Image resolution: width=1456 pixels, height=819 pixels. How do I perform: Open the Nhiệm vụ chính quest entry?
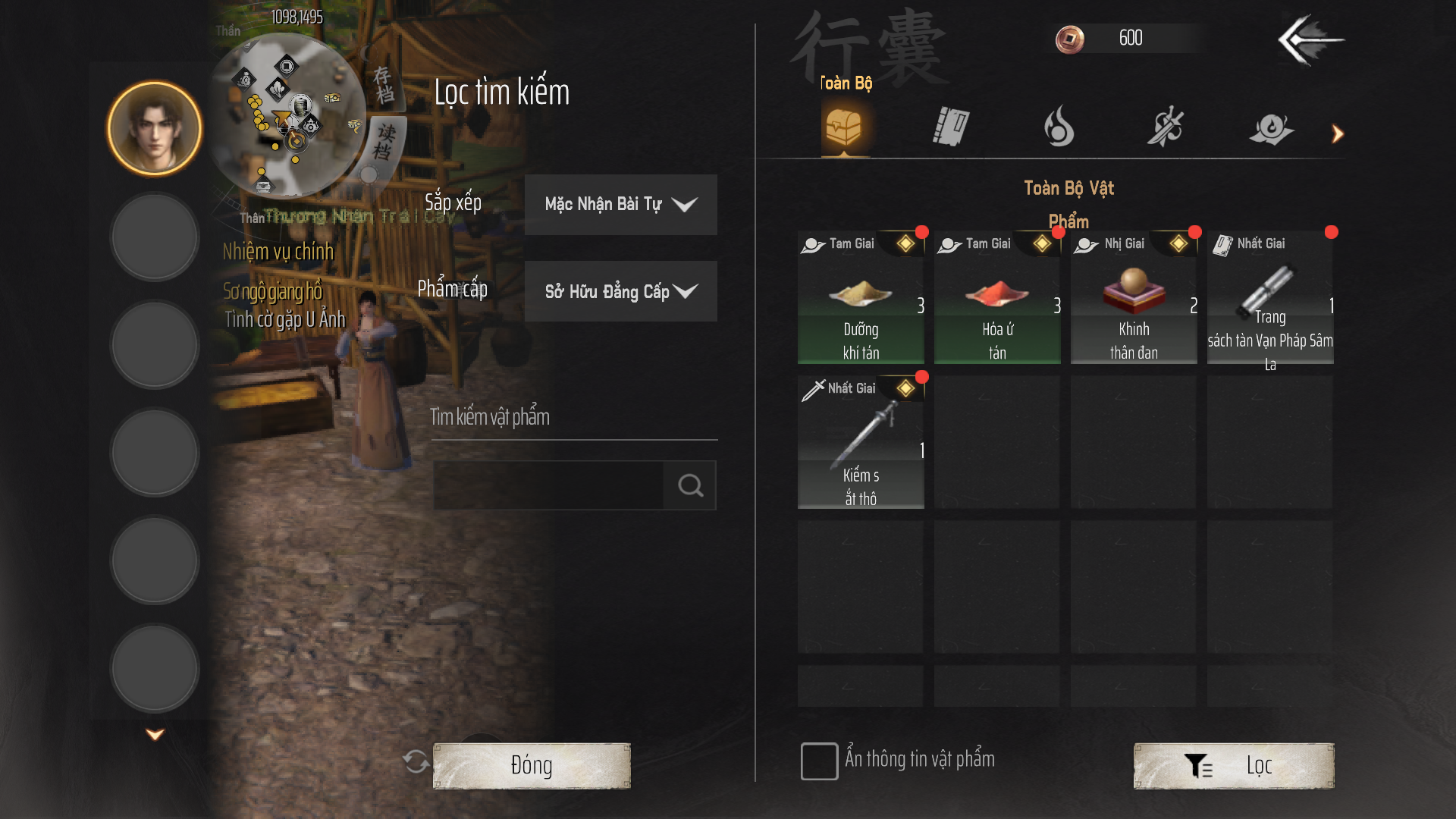tap(278, 253)
